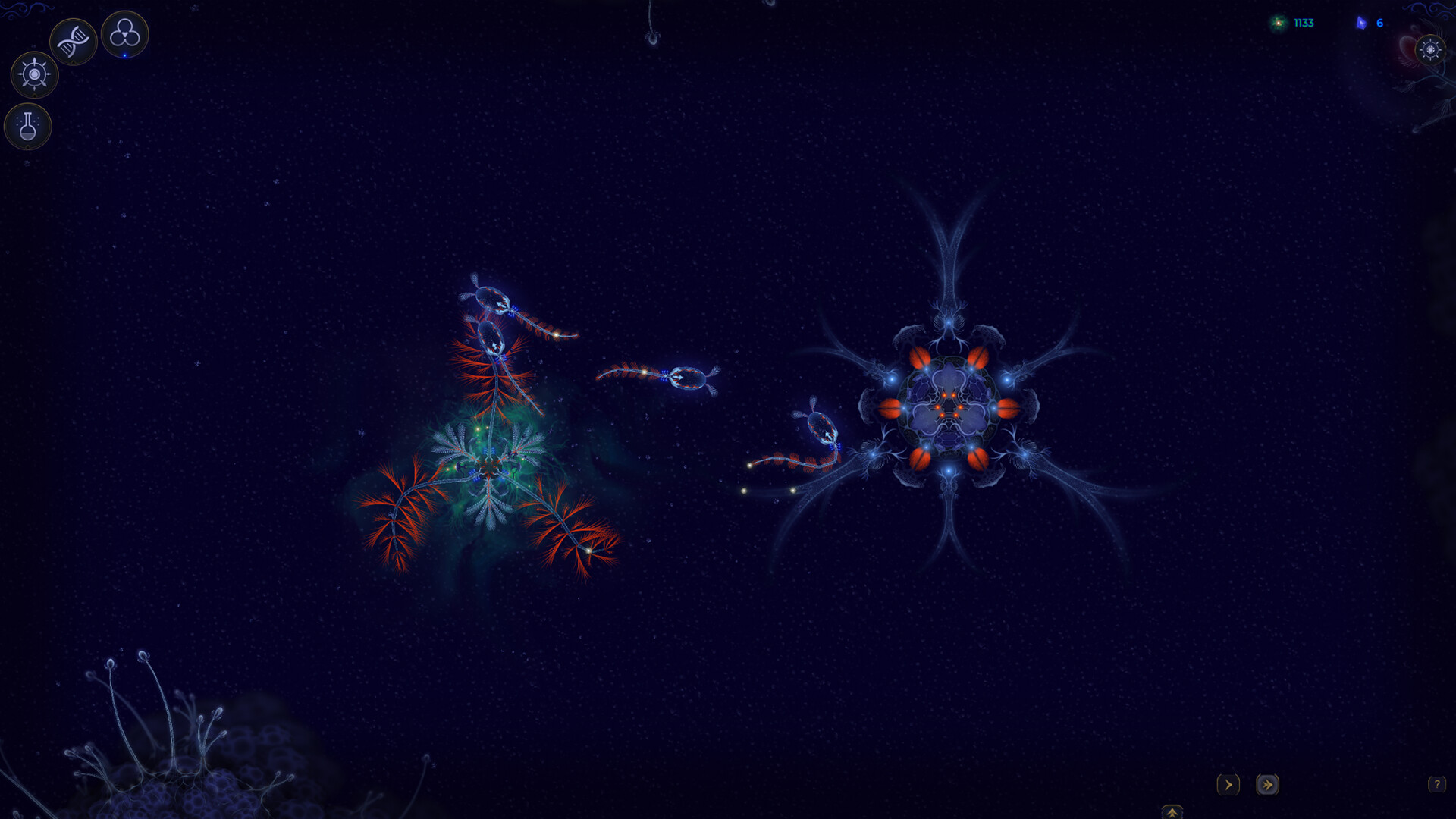The height and width of the screenshot is (819, 1456).
Task: Collapse the DNA menu notch indicator
Action: coord(74,61)
